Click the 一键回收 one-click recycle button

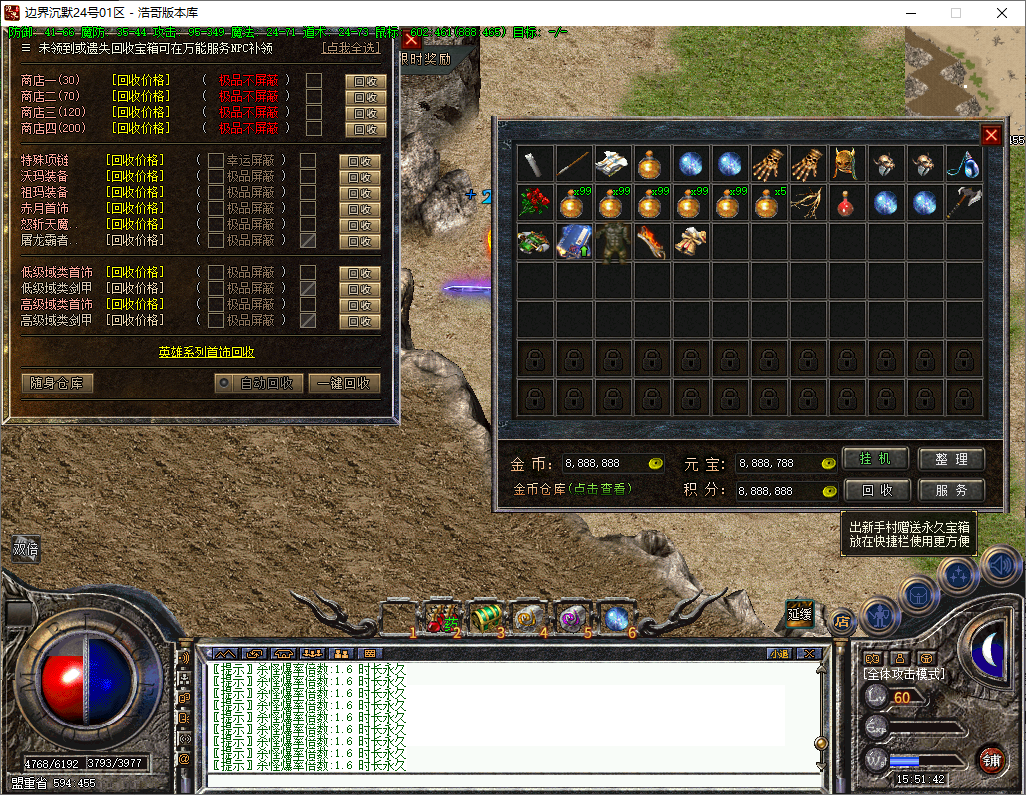pyautogui.click(x=343, y=383)
